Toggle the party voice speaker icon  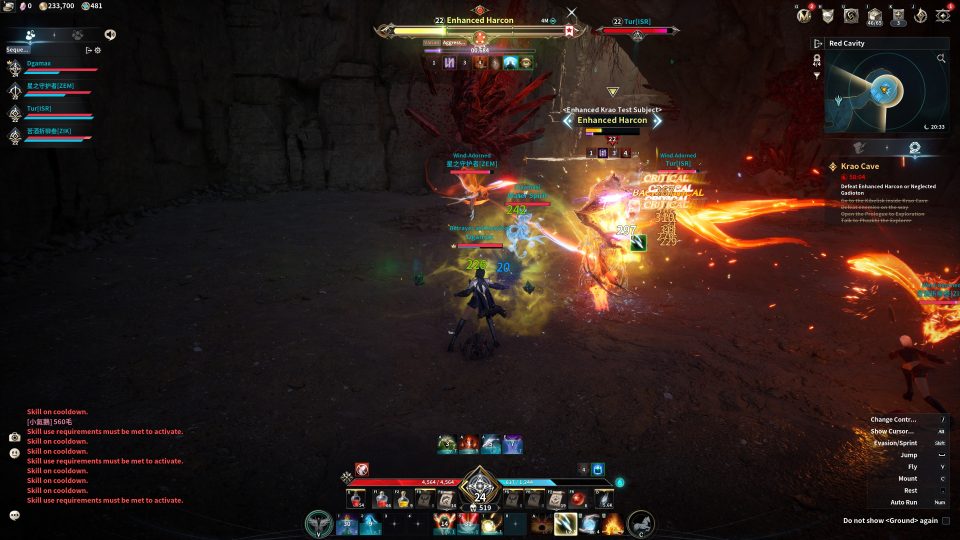pyautogui.click(x=109, y=34)
